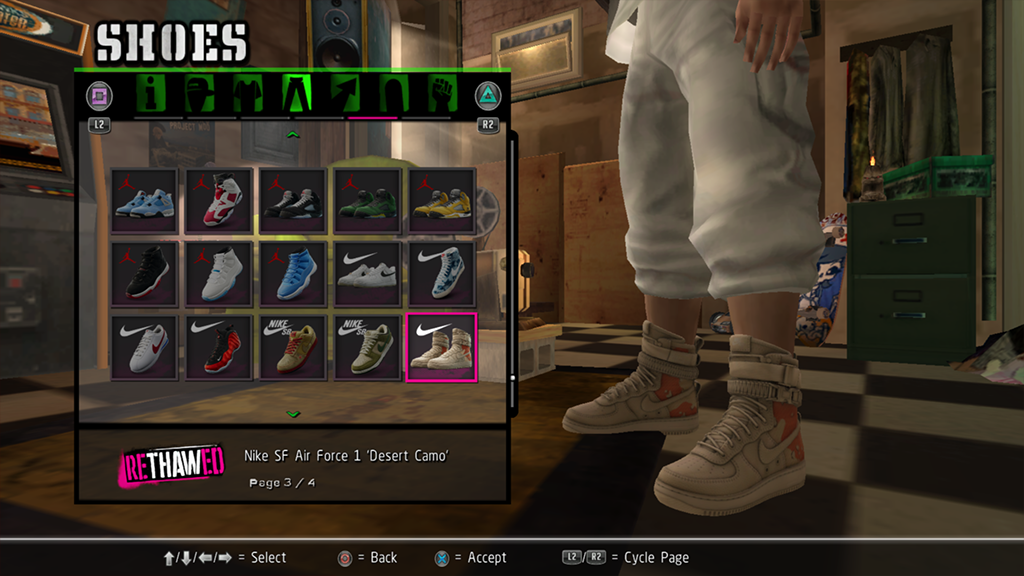Select the Nike SF Air Force 1 Desert Camo
Image resolution: width=1024 pixels, height=576 pixels.
[x=442, y=347]
